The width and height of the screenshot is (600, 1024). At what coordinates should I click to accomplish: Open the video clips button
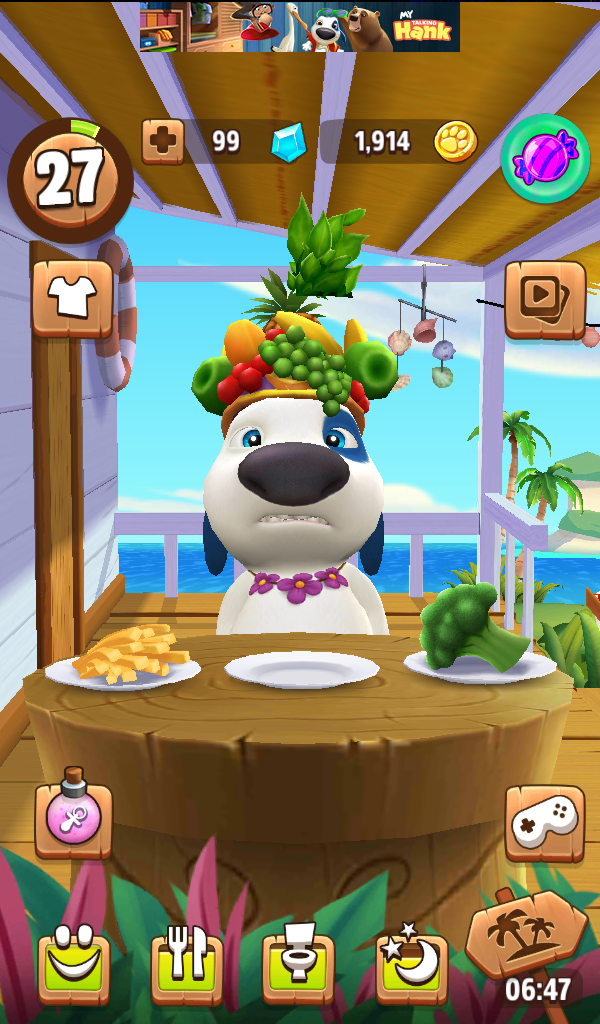point(545,298)
